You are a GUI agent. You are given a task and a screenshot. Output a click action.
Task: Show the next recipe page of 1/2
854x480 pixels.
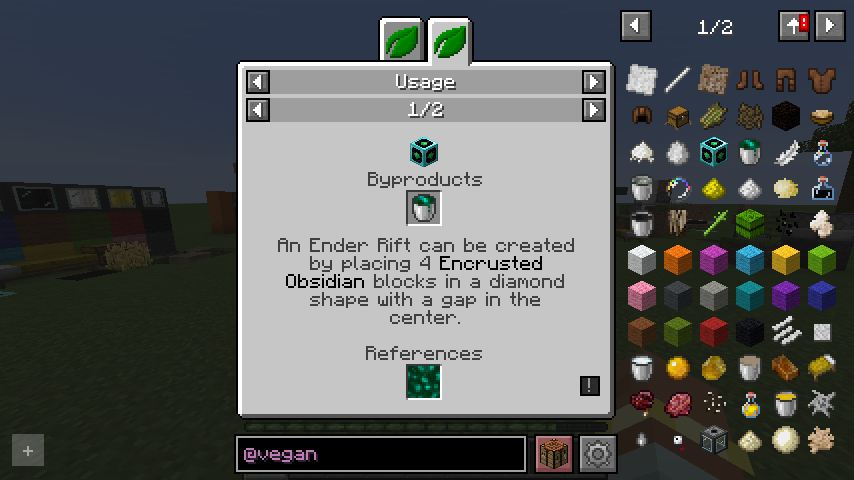click(x=594, y=109)
